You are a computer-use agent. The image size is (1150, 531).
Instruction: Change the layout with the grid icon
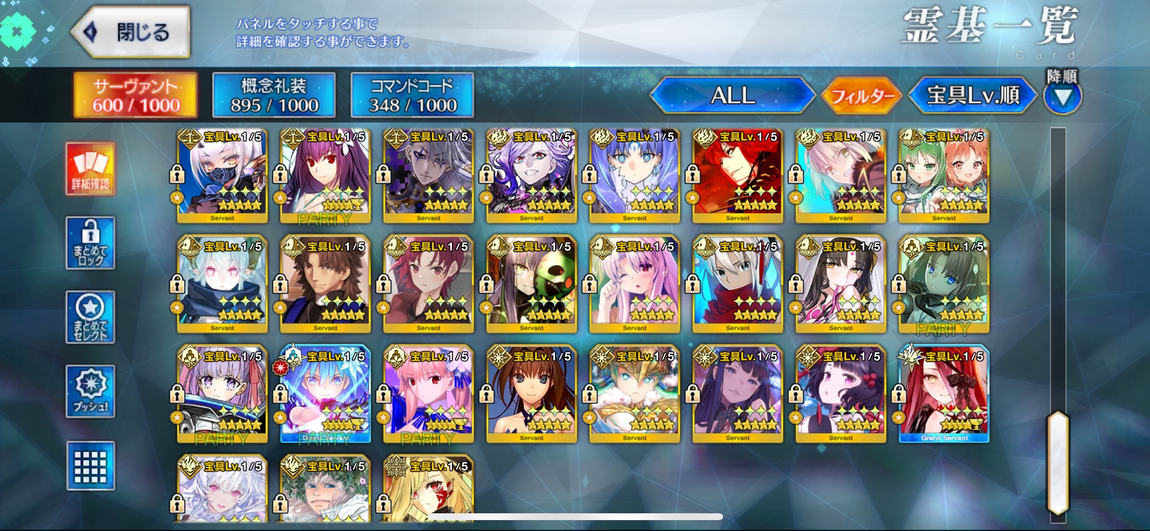pyautogui.click(x=90, y=465)
